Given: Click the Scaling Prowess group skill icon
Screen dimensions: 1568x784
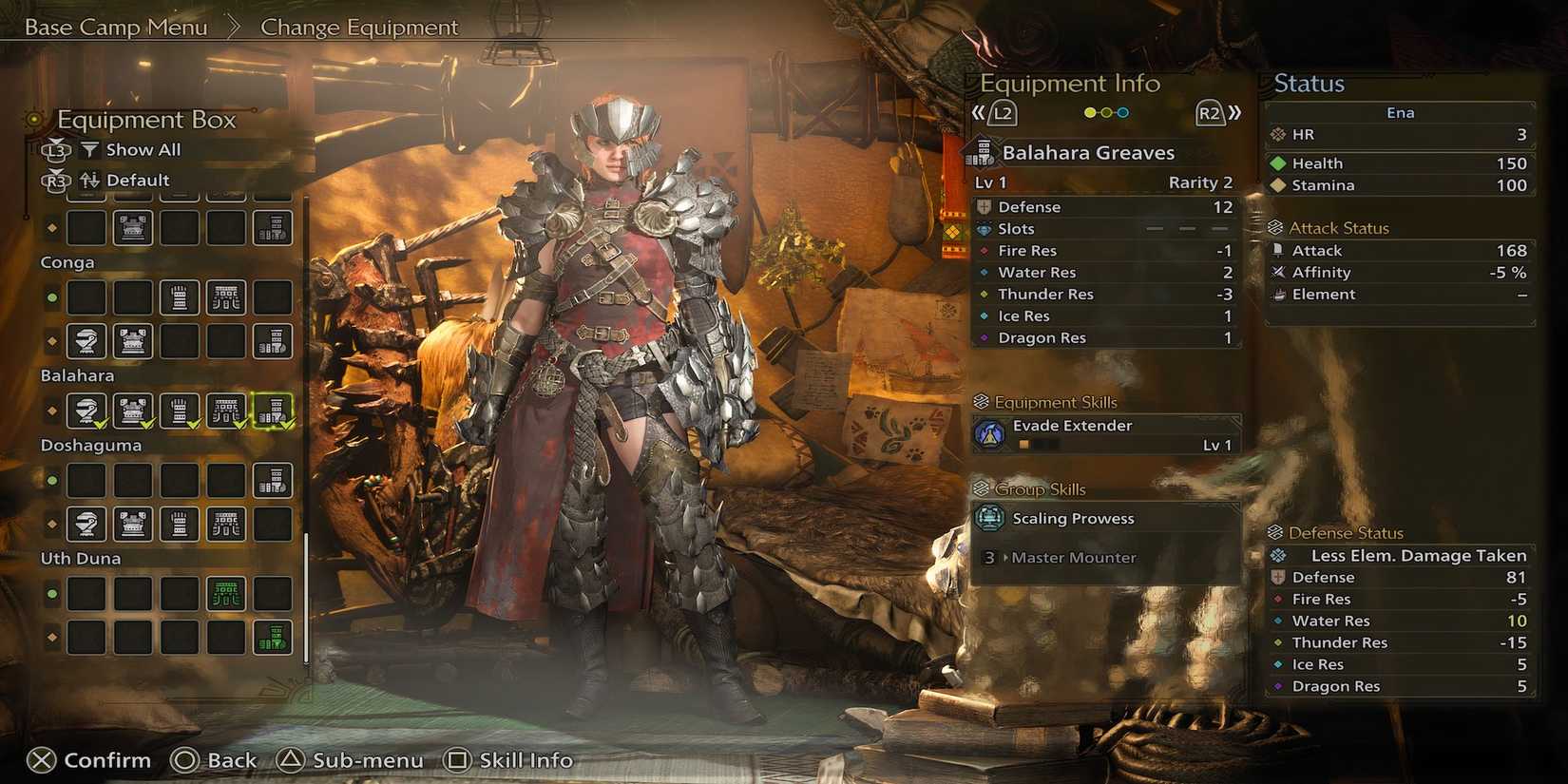Looking at the screenshot, I should [x=992, y=519].
